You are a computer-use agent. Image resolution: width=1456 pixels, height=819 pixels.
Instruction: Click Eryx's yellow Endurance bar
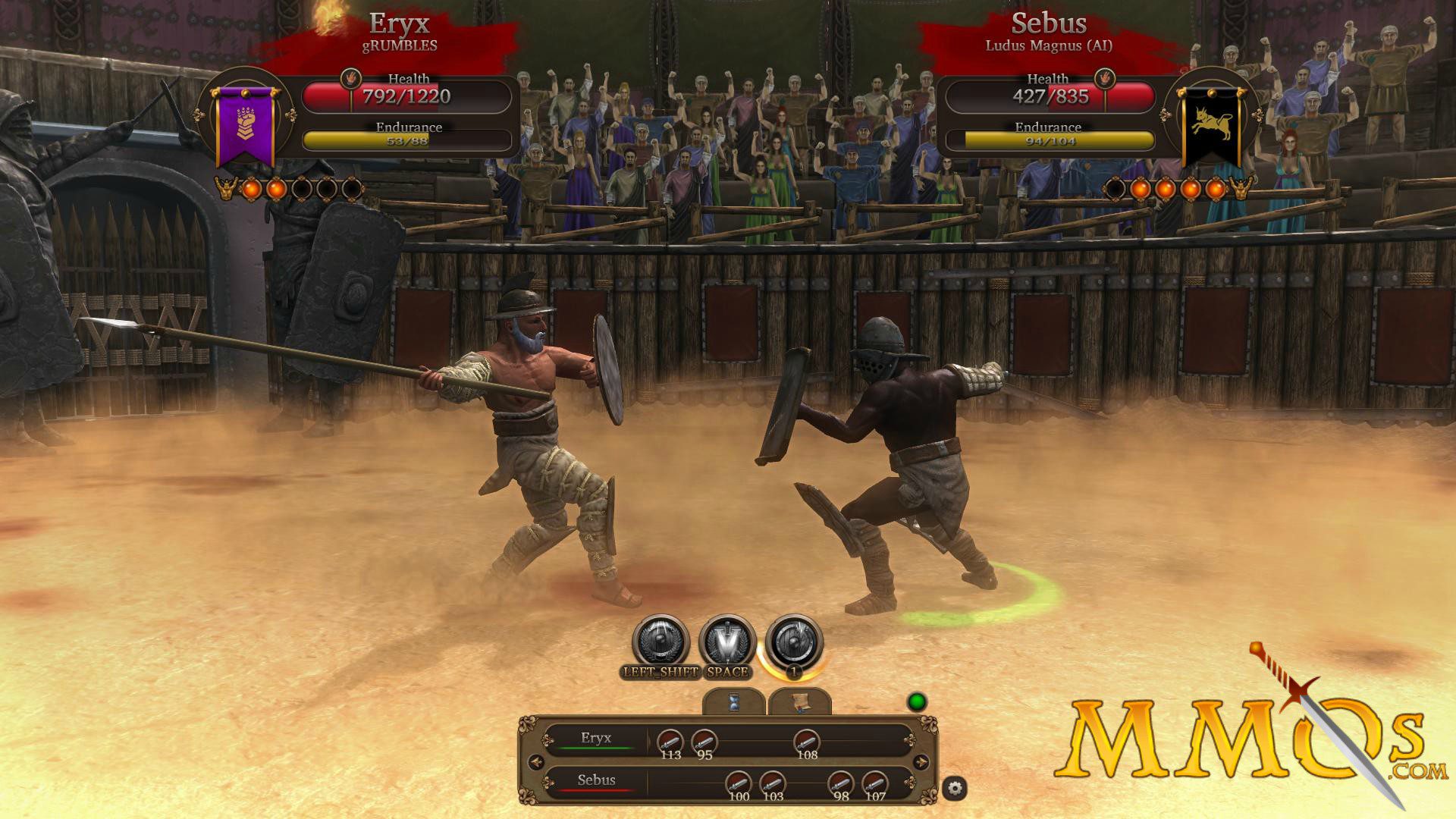tap(406, 138)
